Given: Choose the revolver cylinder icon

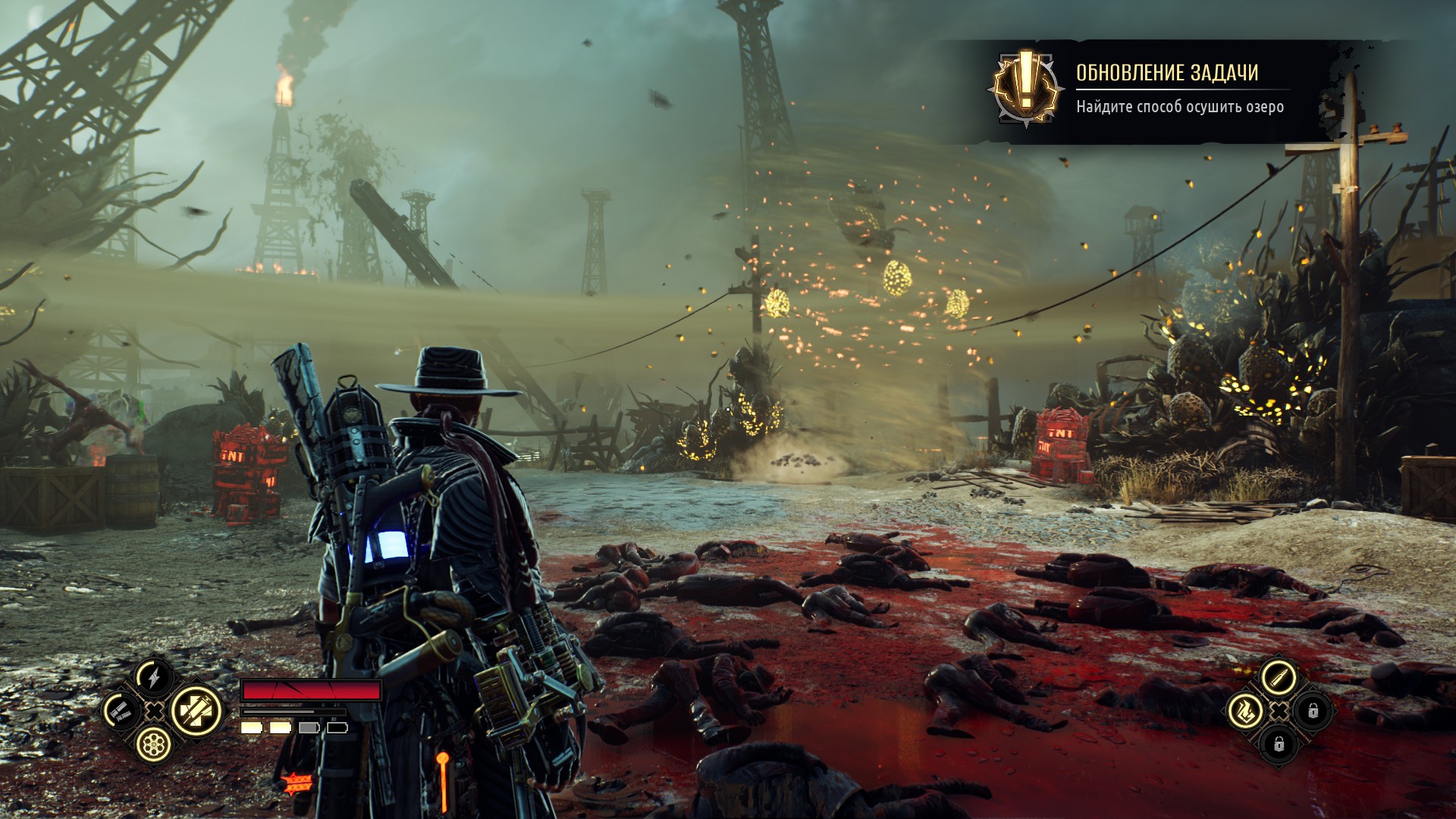Looking at the screenshot, I should [154, 745].
